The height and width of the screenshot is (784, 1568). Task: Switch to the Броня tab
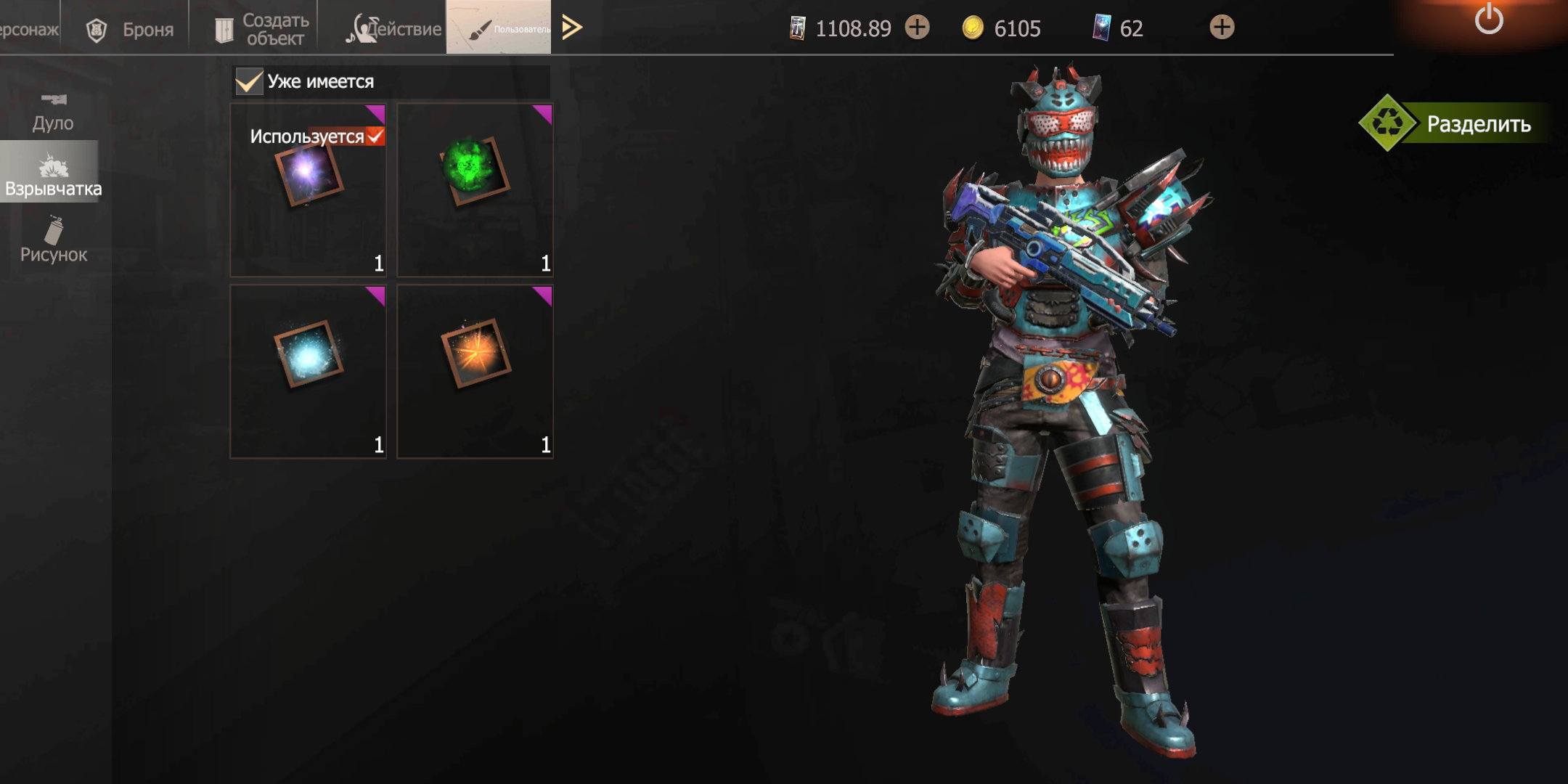[x=131, y=29]
